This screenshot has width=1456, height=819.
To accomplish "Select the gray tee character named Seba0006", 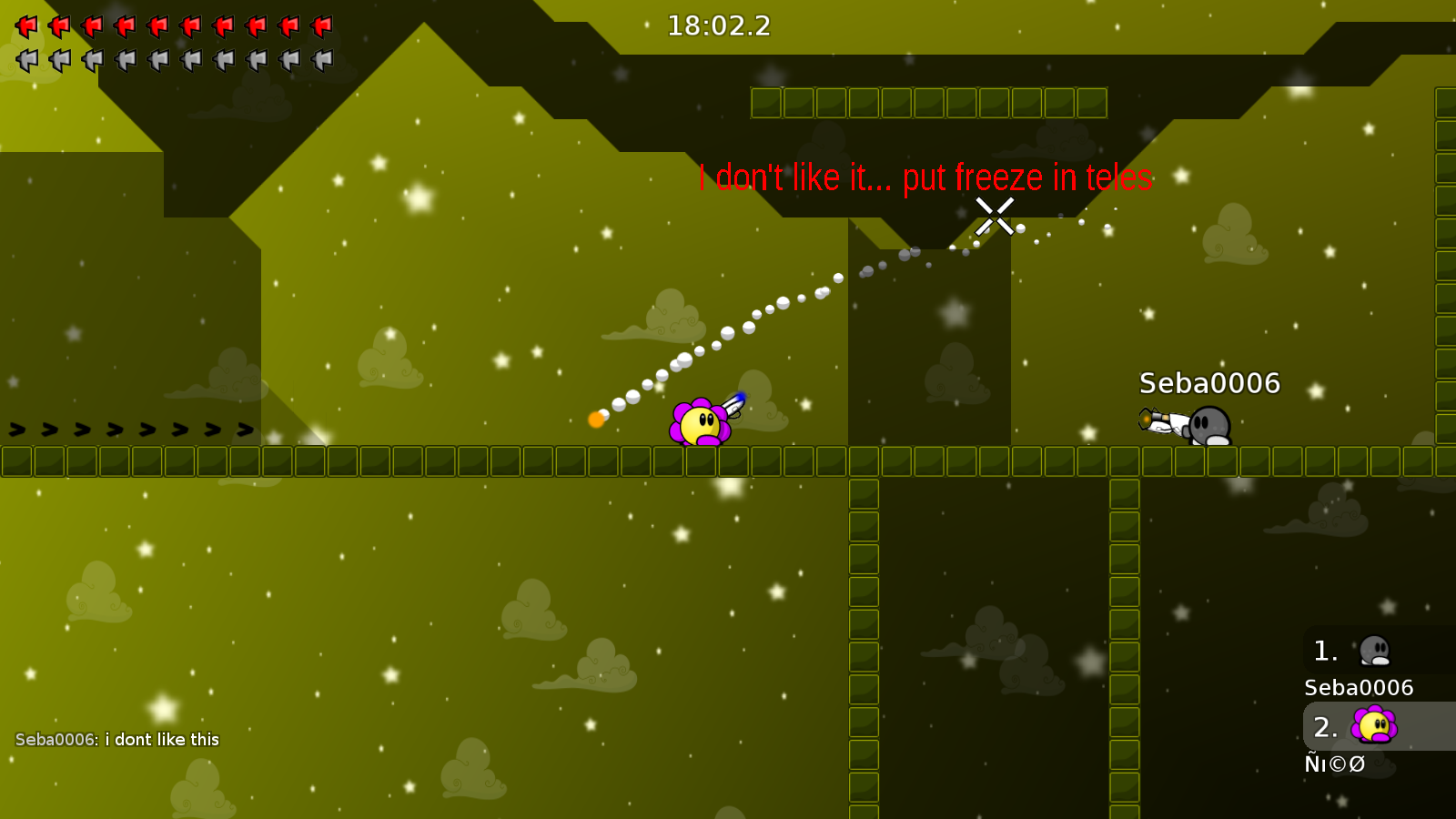I will coord(1210,426).
